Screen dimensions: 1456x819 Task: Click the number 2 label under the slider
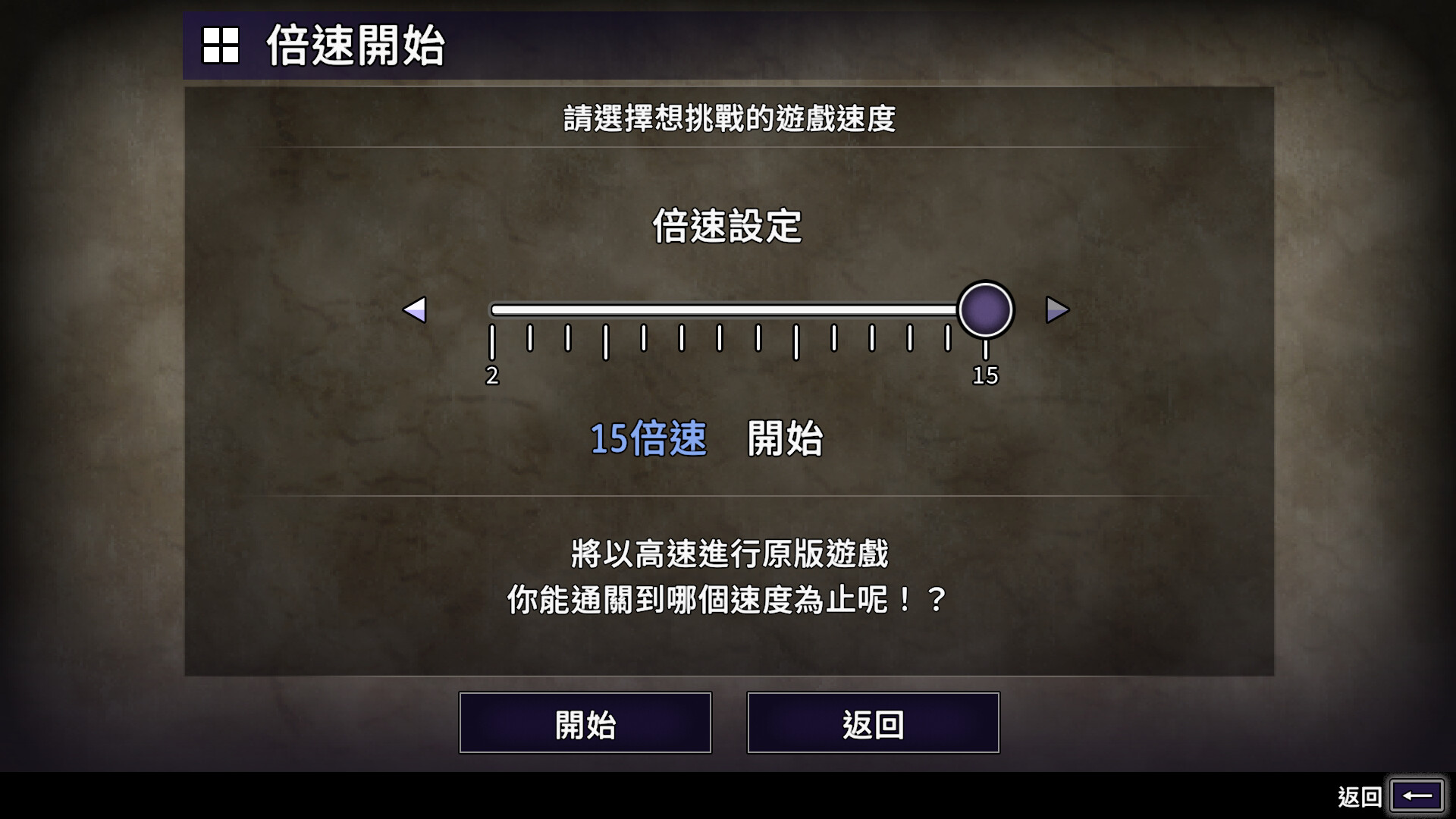pyautogui.click(x=492, y=374)
